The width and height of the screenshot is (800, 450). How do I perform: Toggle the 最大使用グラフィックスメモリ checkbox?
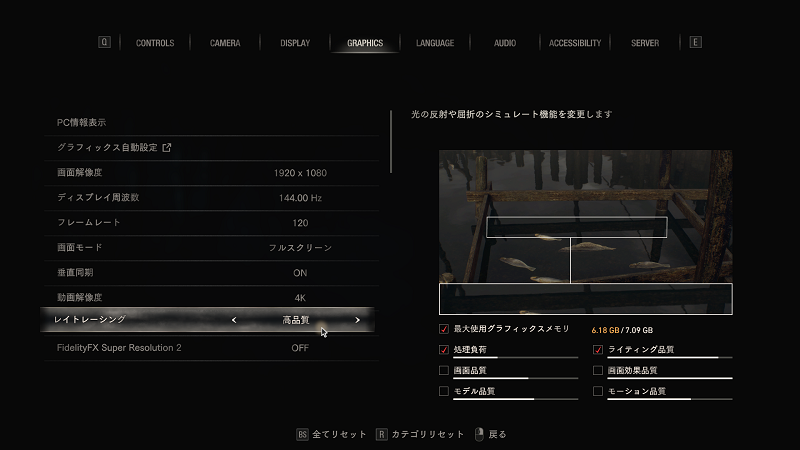(444, 329)
